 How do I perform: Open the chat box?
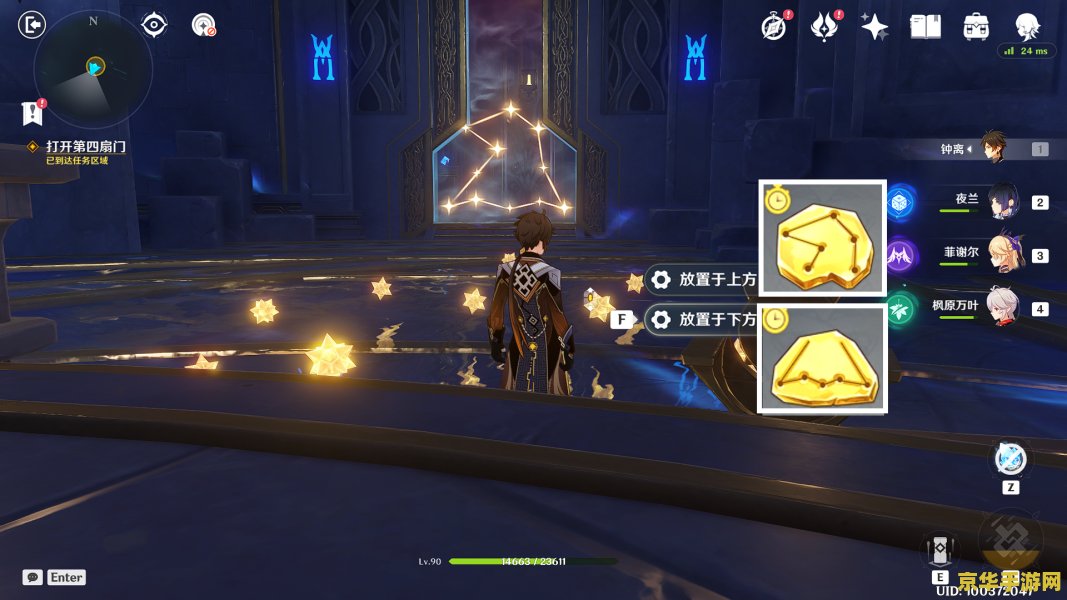[x=33, y=577]
